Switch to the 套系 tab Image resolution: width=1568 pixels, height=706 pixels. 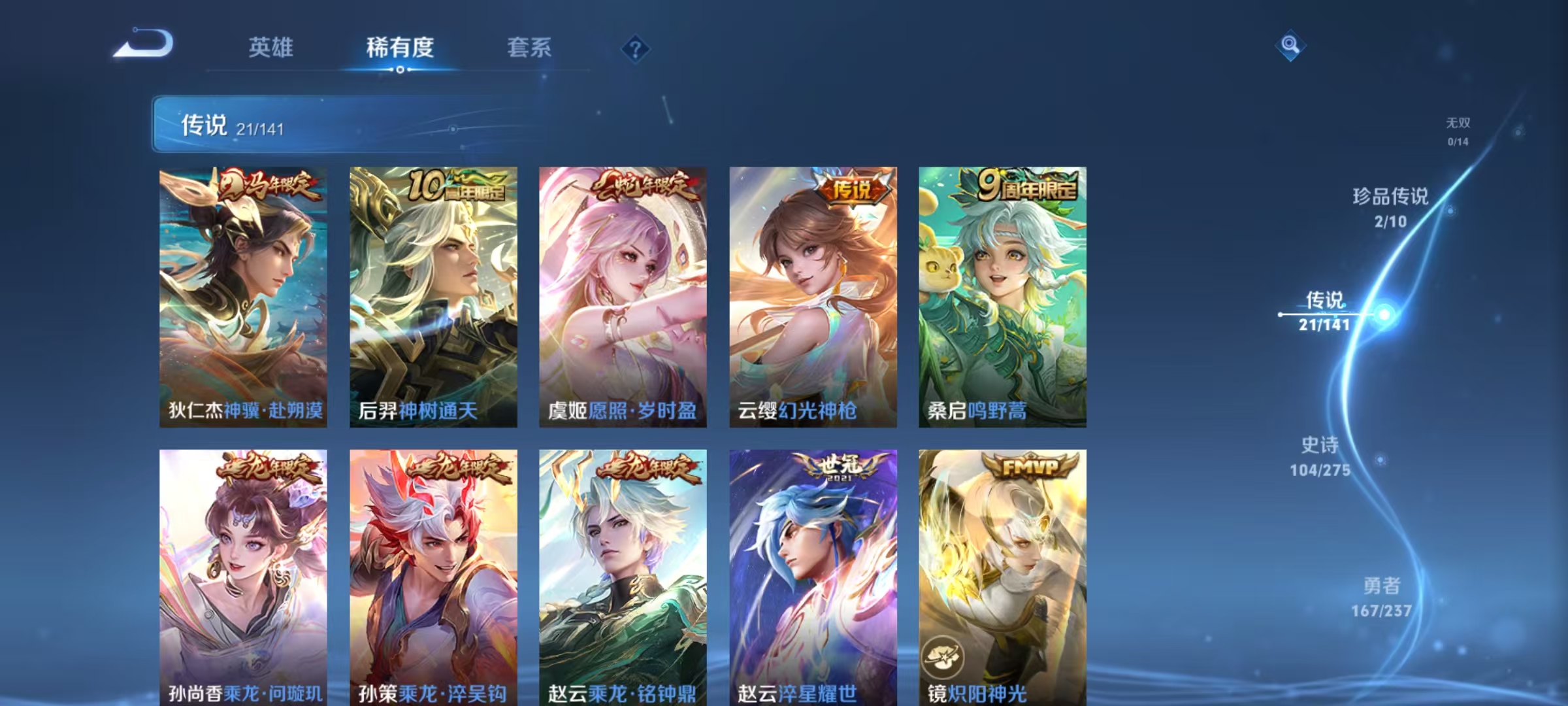click(x=531, y=47)
